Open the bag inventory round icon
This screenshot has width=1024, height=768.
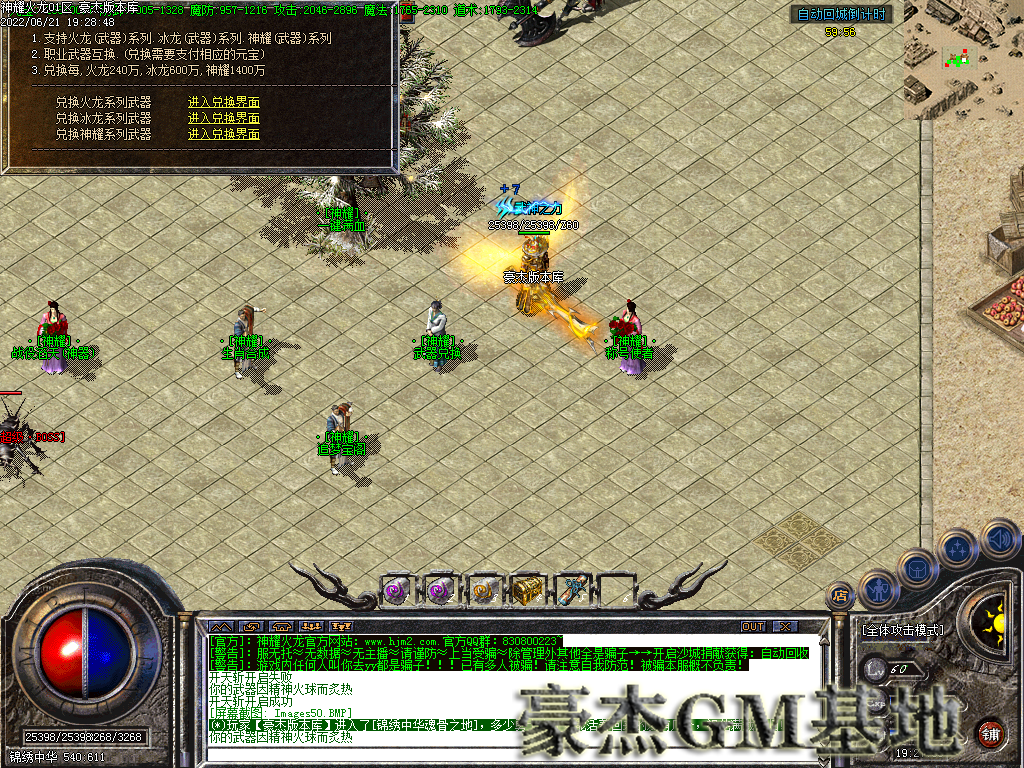tap(918, 568)
